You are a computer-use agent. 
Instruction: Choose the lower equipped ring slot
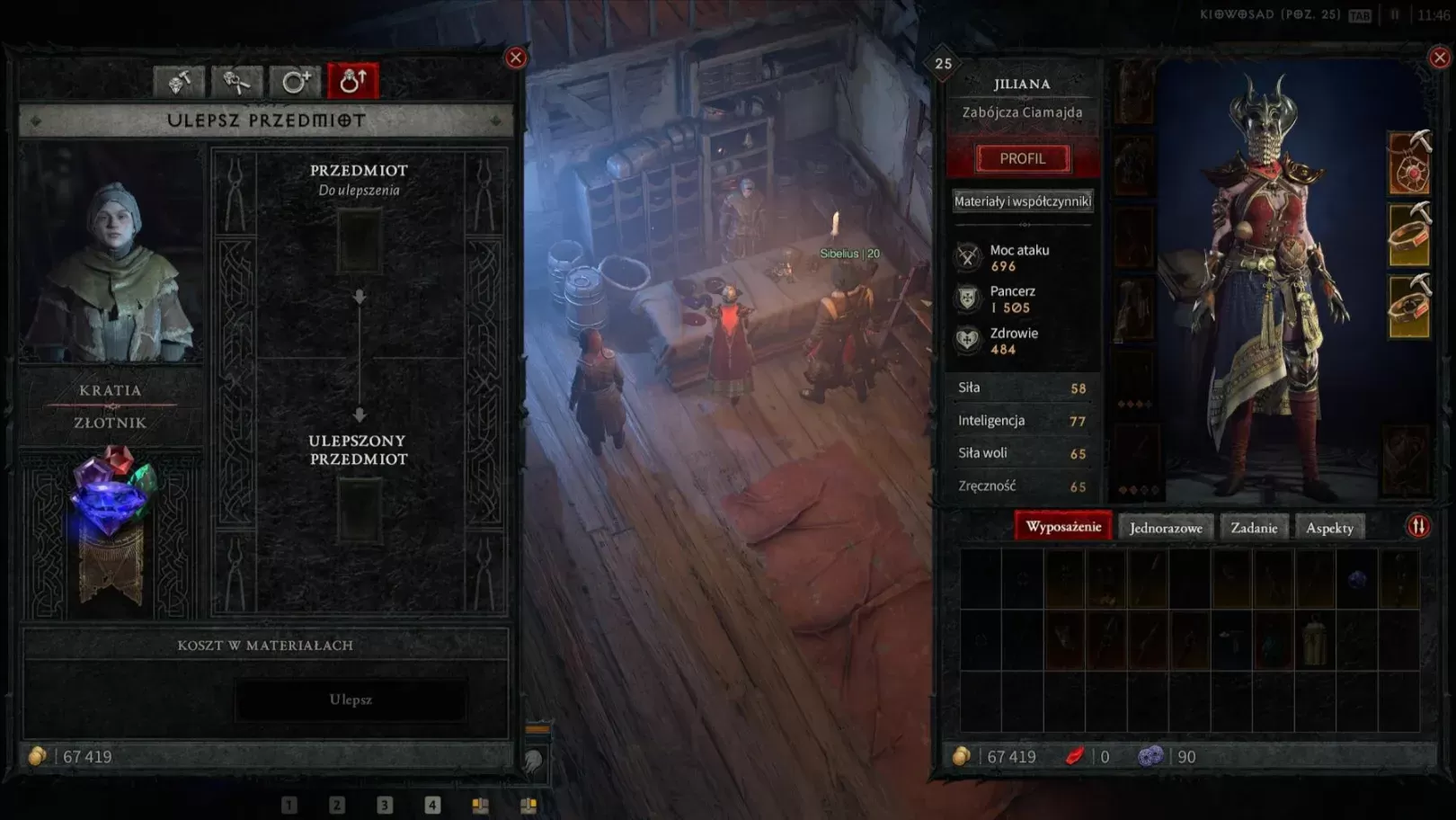pos(1409,308)
